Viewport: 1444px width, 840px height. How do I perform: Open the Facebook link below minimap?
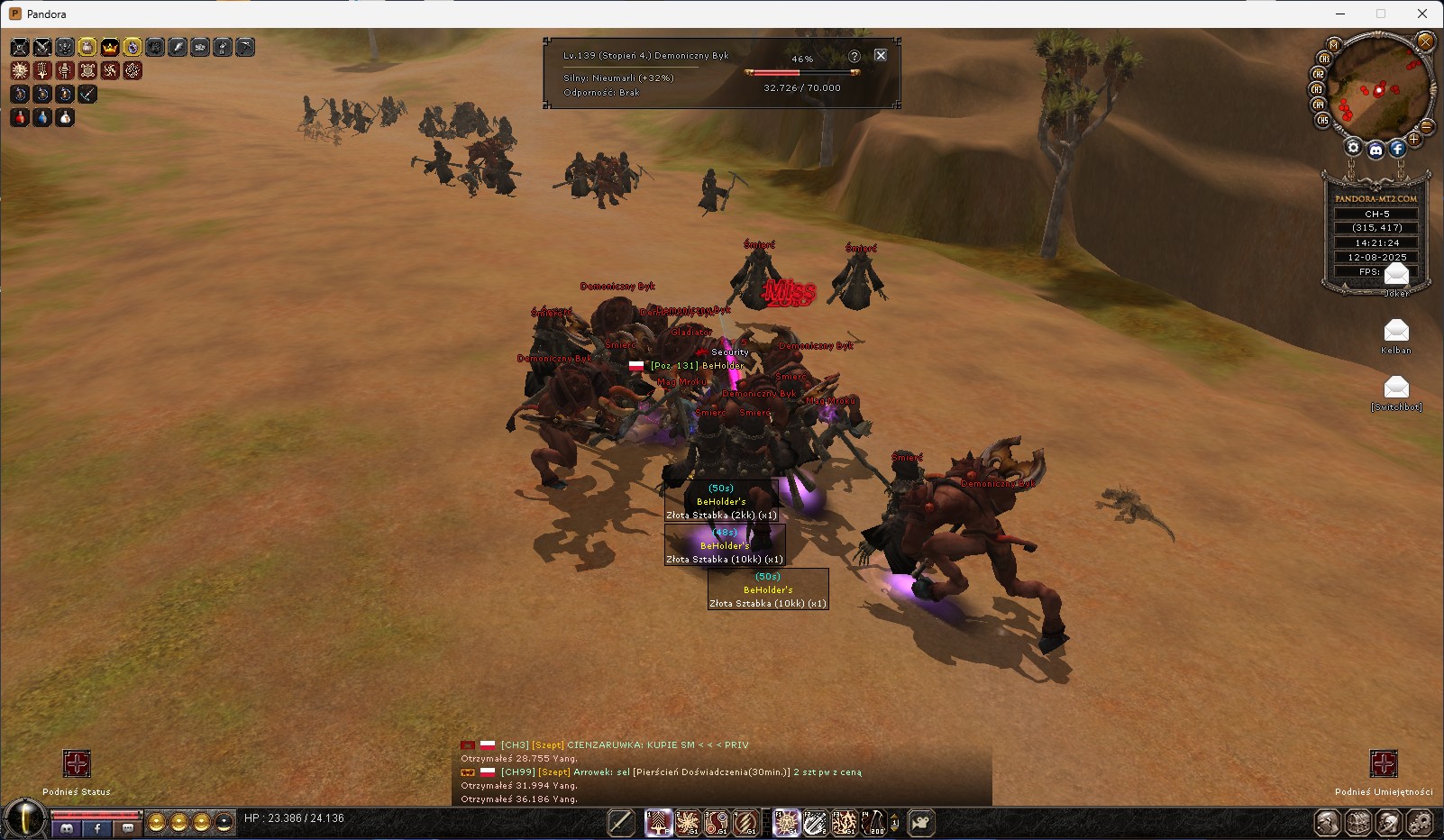(x=1397, y=149)
